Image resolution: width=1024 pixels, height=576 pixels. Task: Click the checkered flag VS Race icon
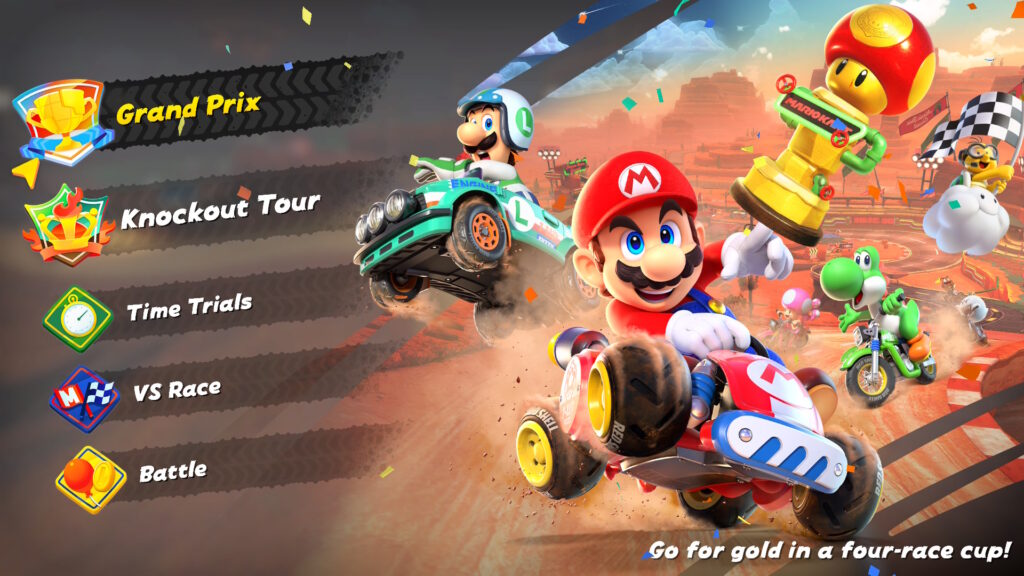84,399
